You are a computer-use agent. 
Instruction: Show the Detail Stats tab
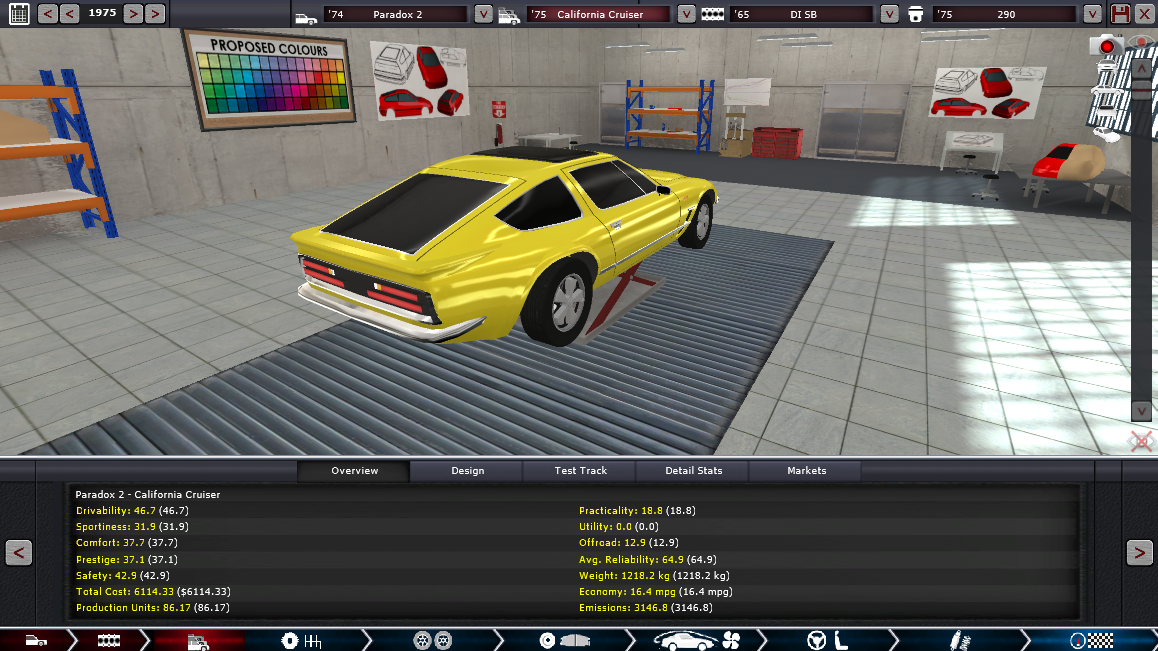point(693,470)
